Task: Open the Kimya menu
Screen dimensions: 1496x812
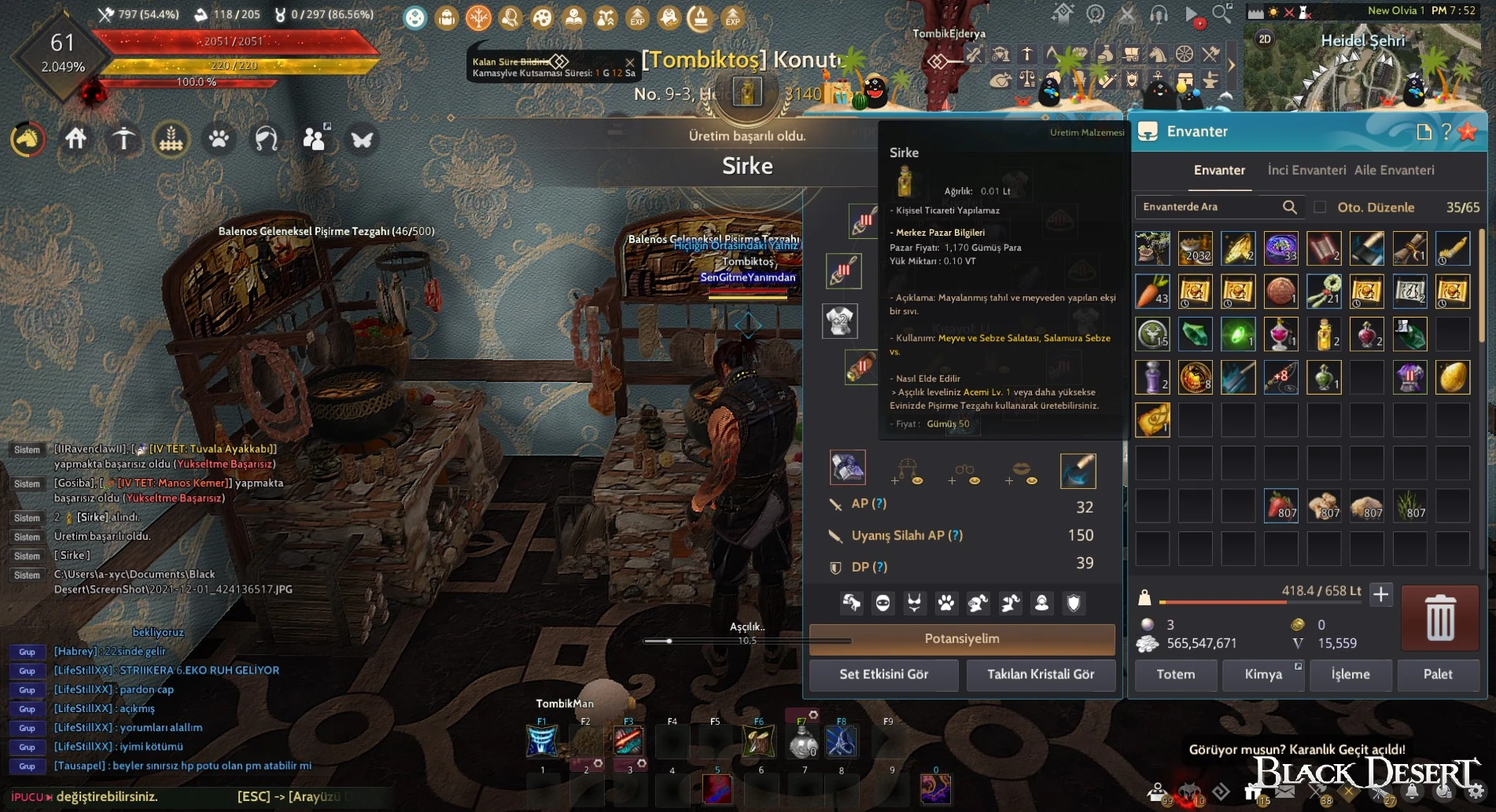Action: click(x=1263, y=674)
